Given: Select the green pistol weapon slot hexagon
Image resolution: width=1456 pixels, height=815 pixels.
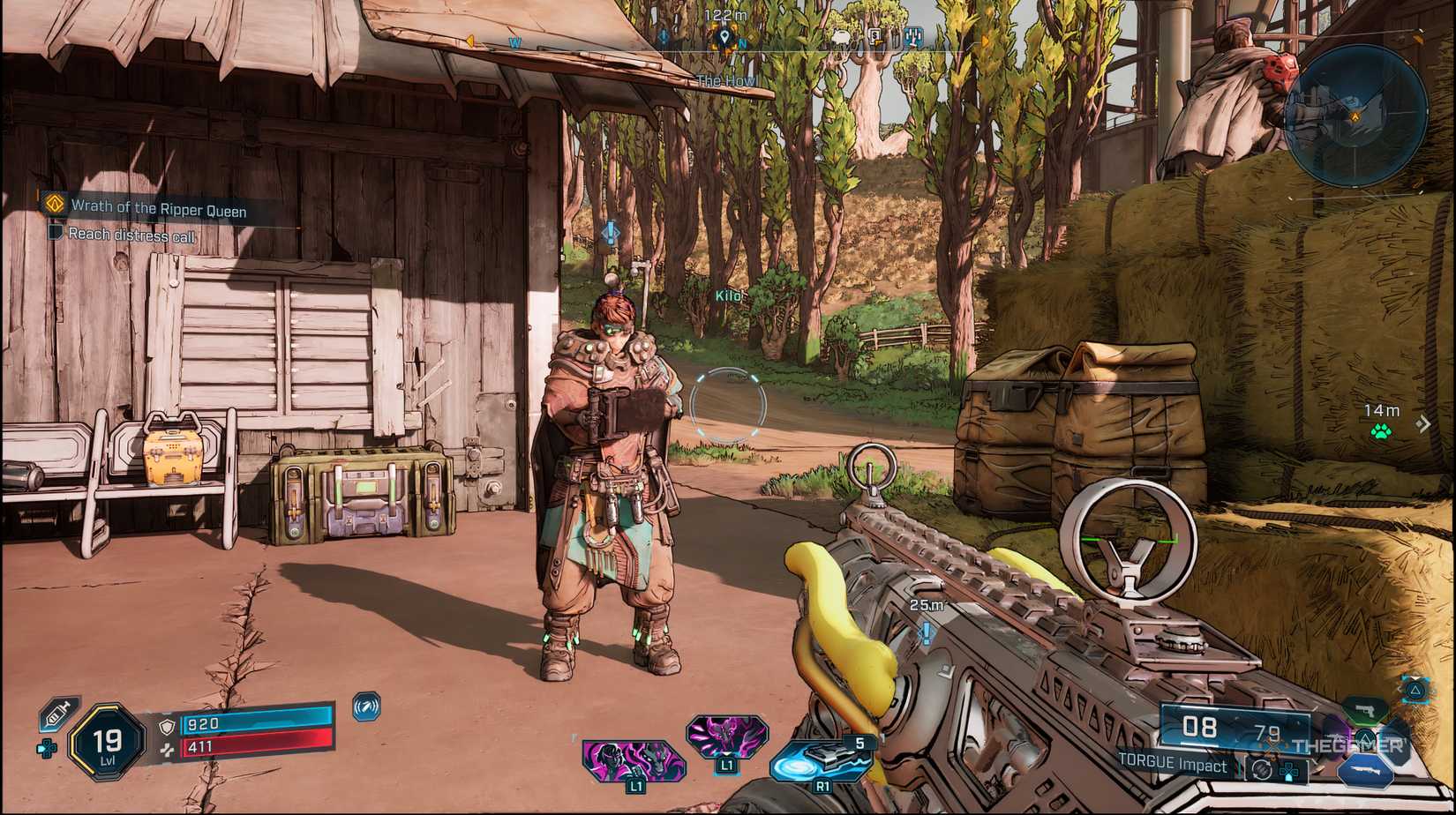Looking at the screenshot, I should point(1365,711).
